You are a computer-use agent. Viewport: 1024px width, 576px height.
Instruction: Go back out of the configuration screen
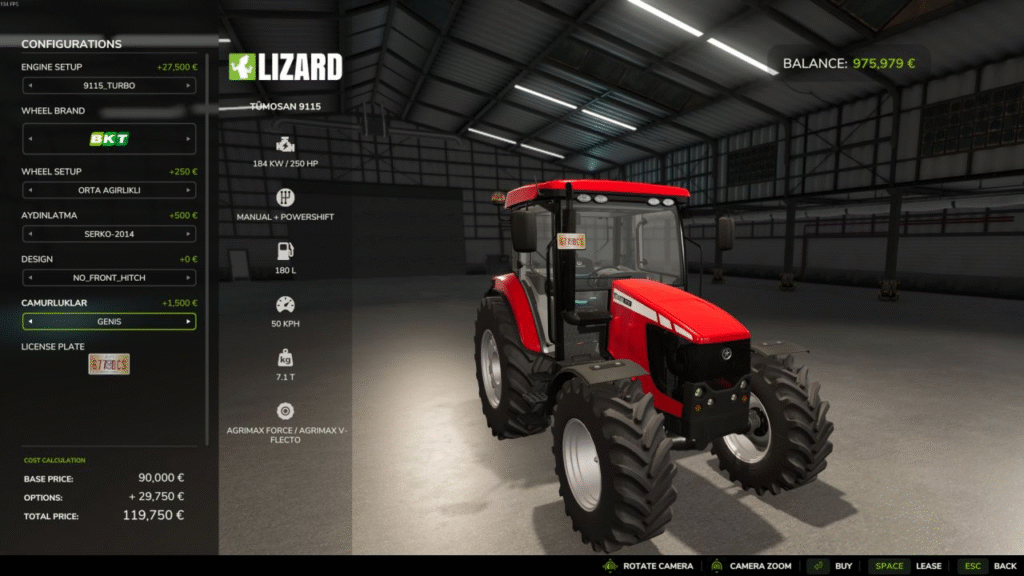tap(989, 566)
